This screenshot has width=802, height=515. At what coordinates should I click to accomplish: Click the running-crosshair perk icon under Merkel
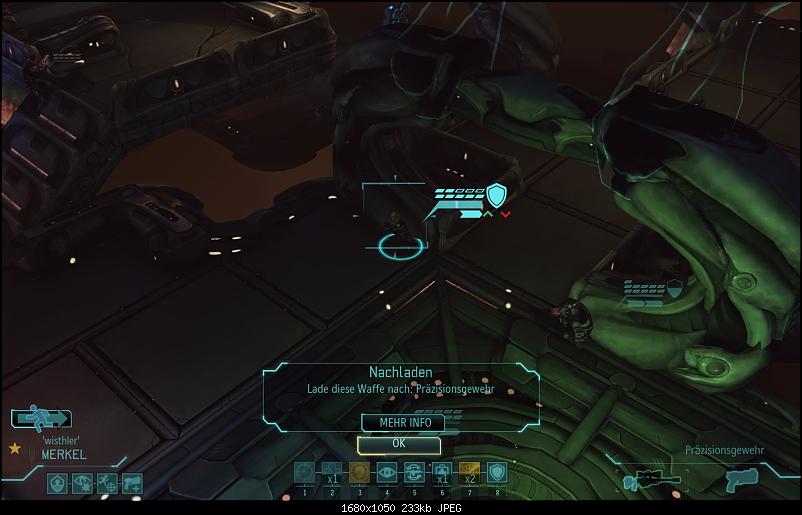click(x=106, y=483)
